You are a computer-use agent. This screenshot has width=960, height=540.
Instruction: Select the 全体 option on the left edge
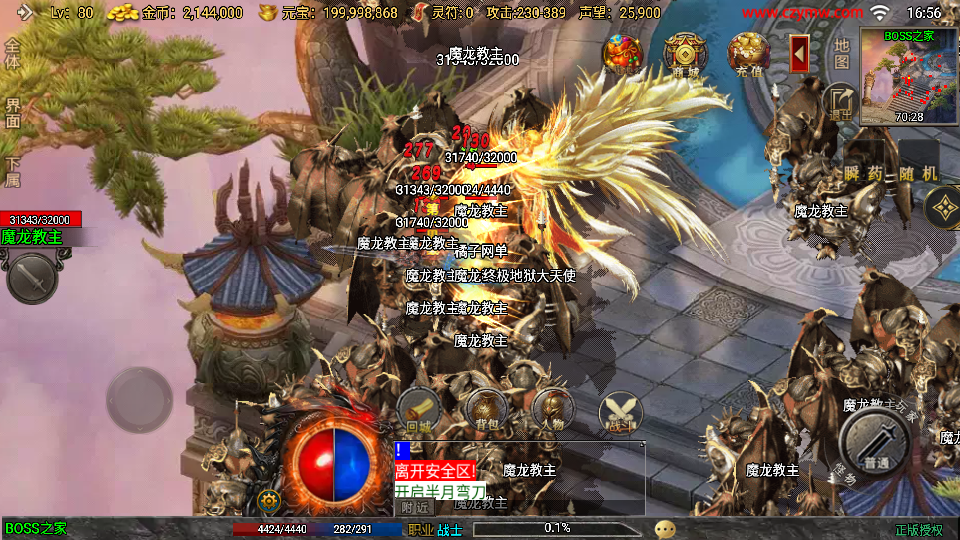pos(12,55)
